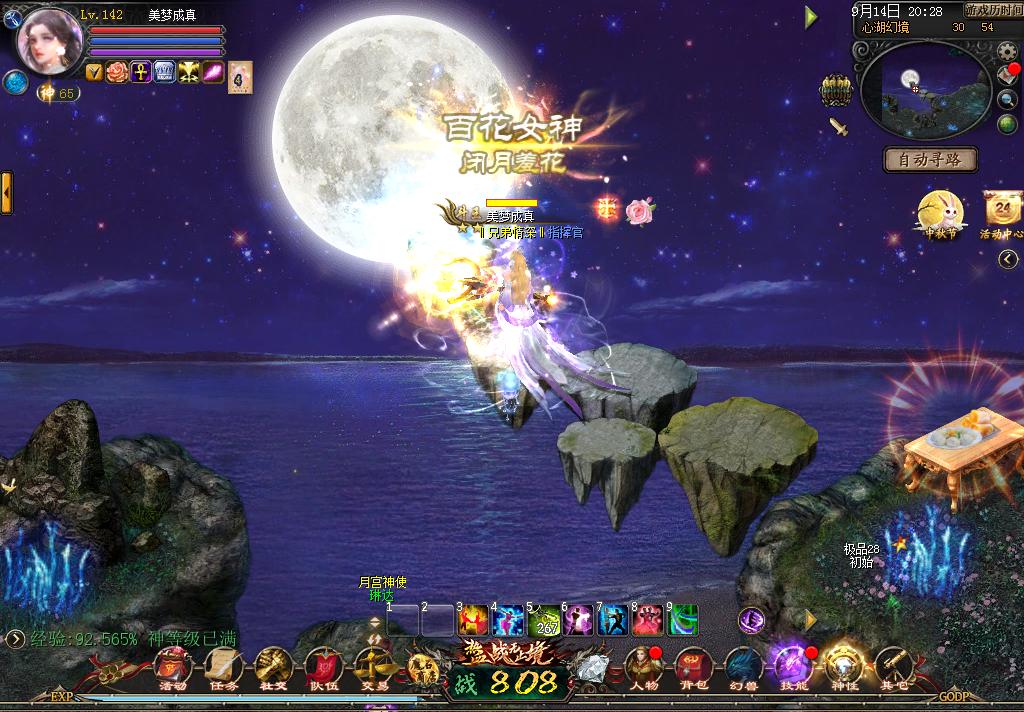Image resolution: width=1024 pixels, height=712 pixels.
Task: Open the 人物 (Character) sheet
Action: point(644,664)
